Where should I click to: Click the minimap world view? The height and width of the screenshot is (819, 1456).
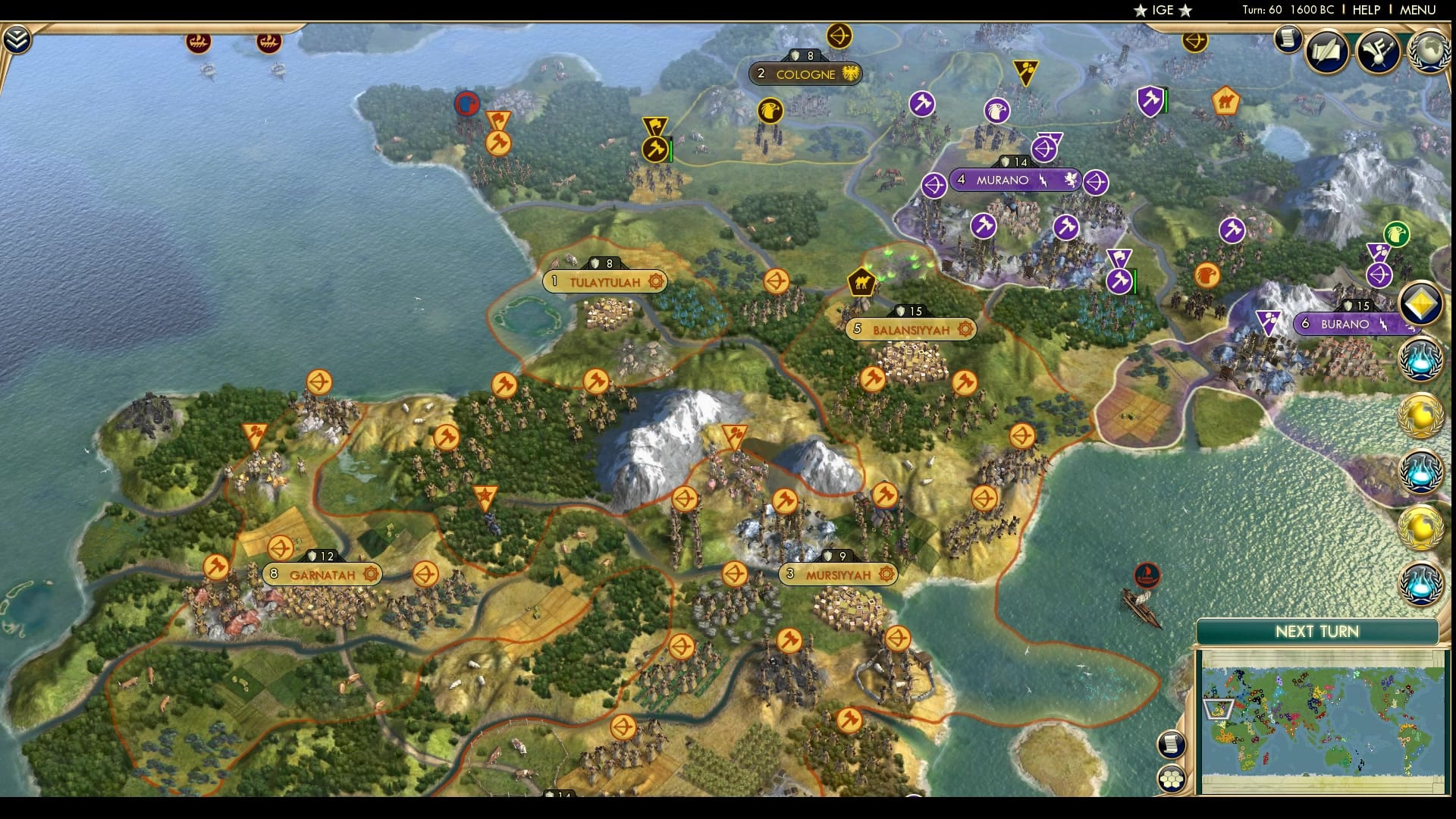1322,720
